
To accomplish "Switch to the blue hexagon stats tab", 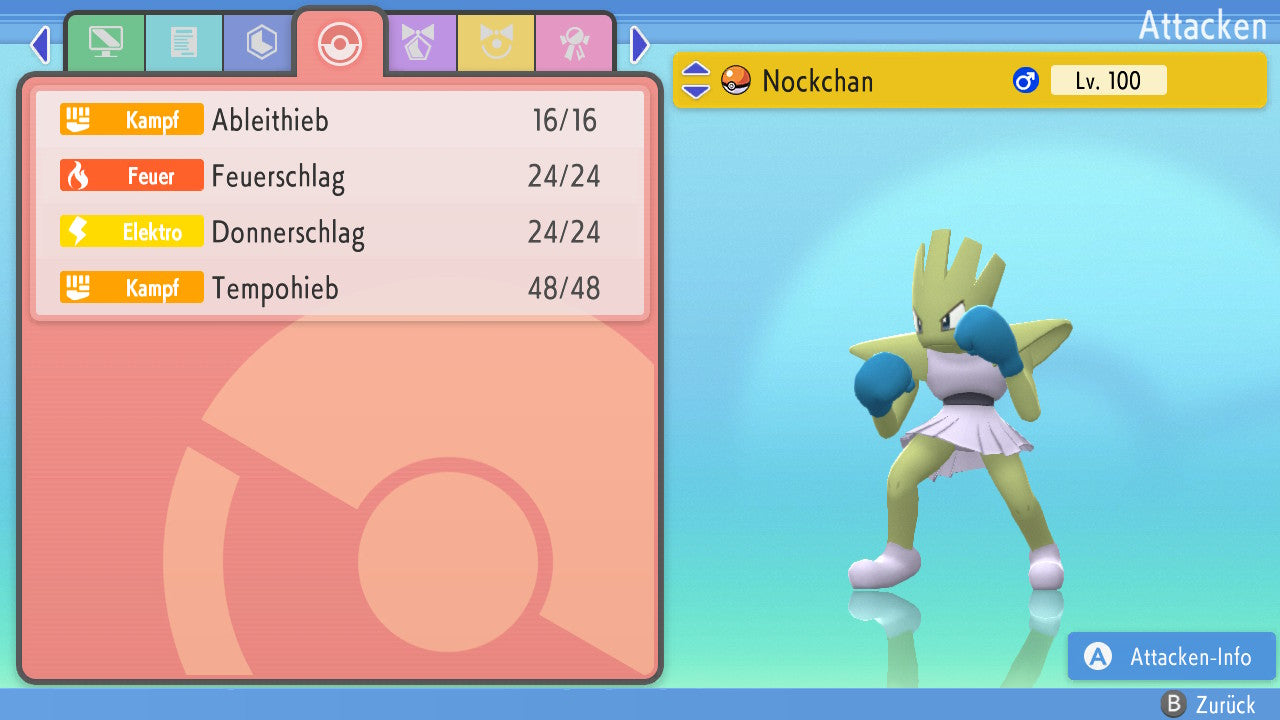I will click(x=261, y=43).
